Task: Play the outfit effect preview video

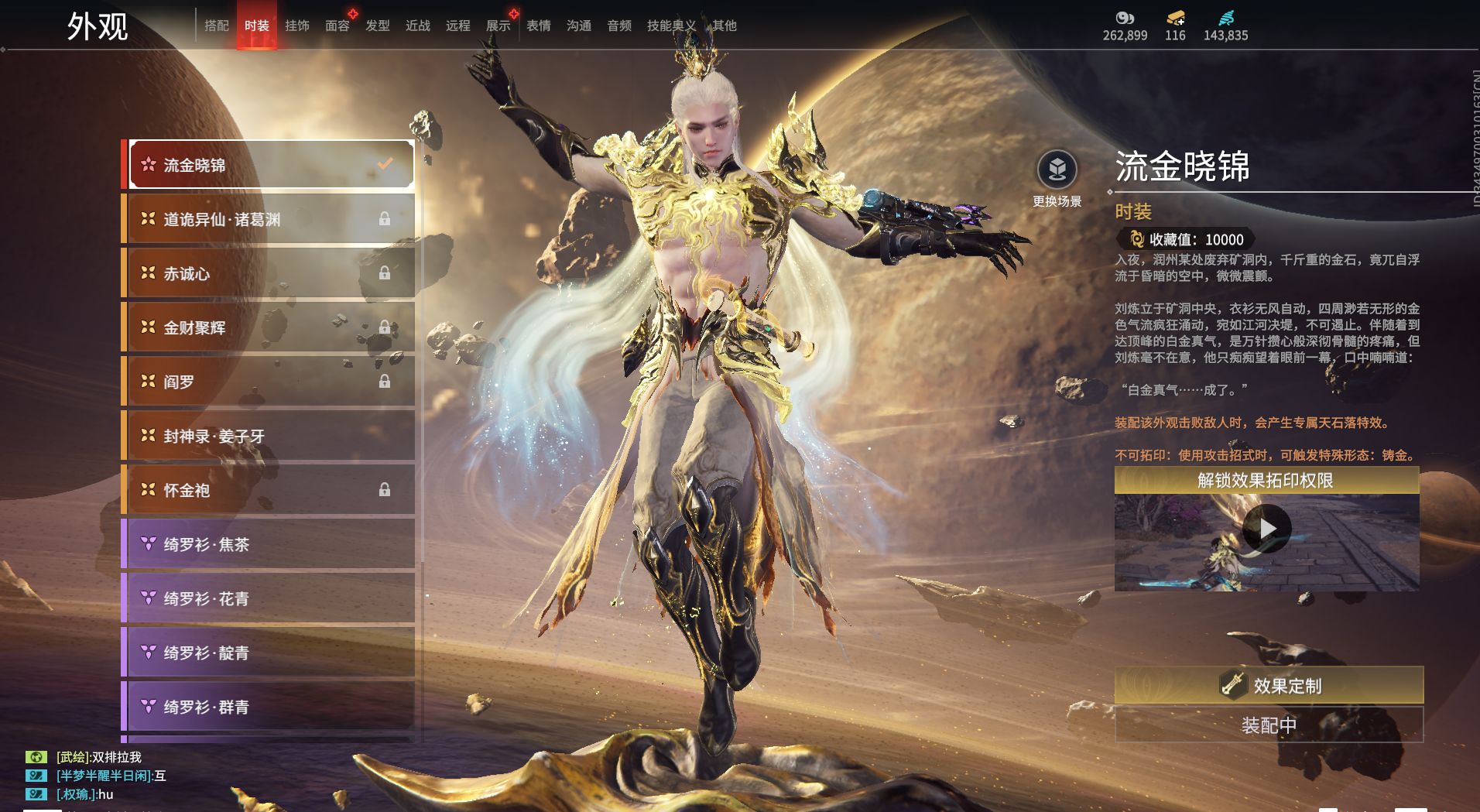Action: click(x=1266, y=529)
